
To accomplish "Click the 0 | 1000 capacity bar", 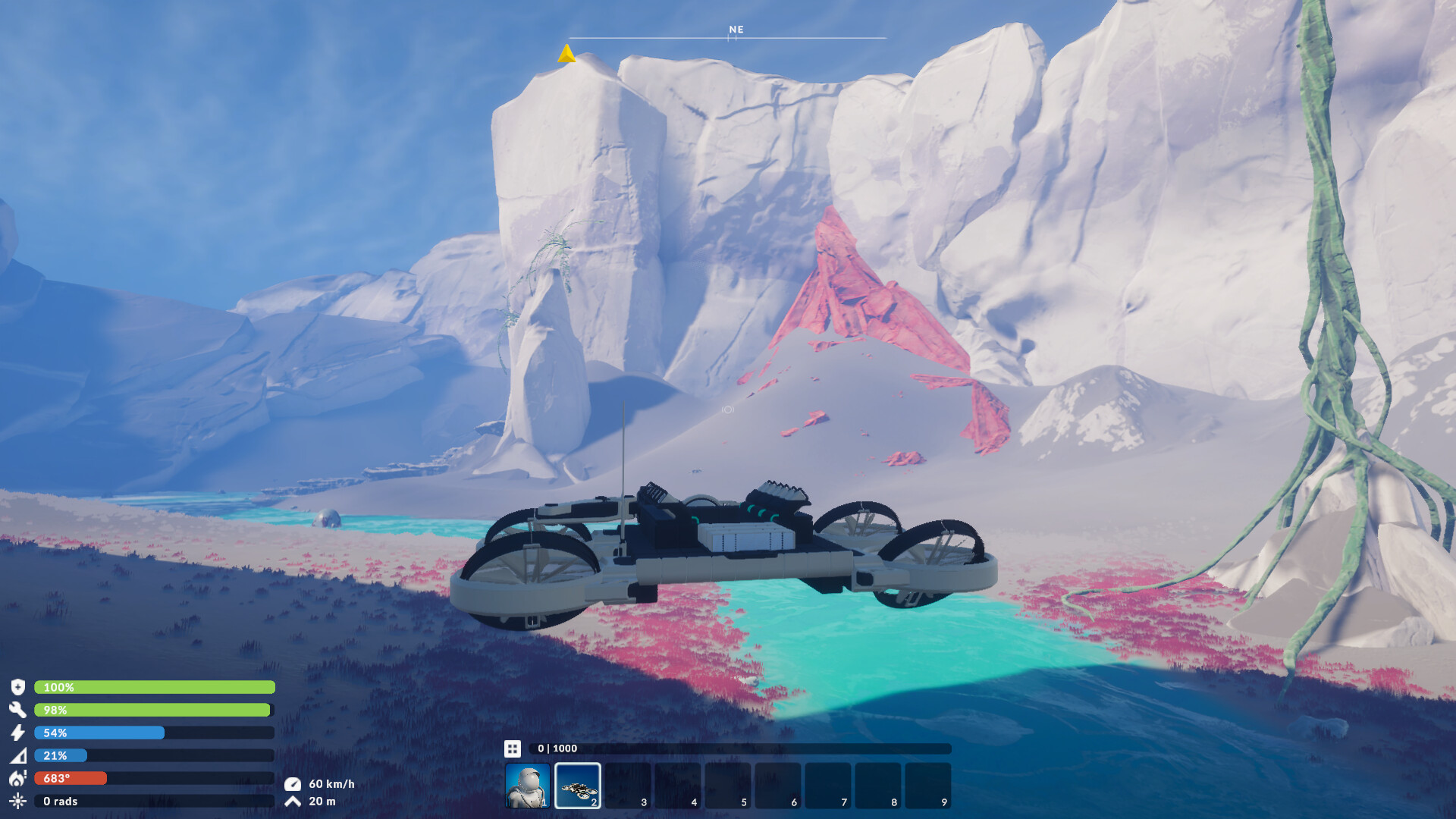I will (x=728, y=748).
